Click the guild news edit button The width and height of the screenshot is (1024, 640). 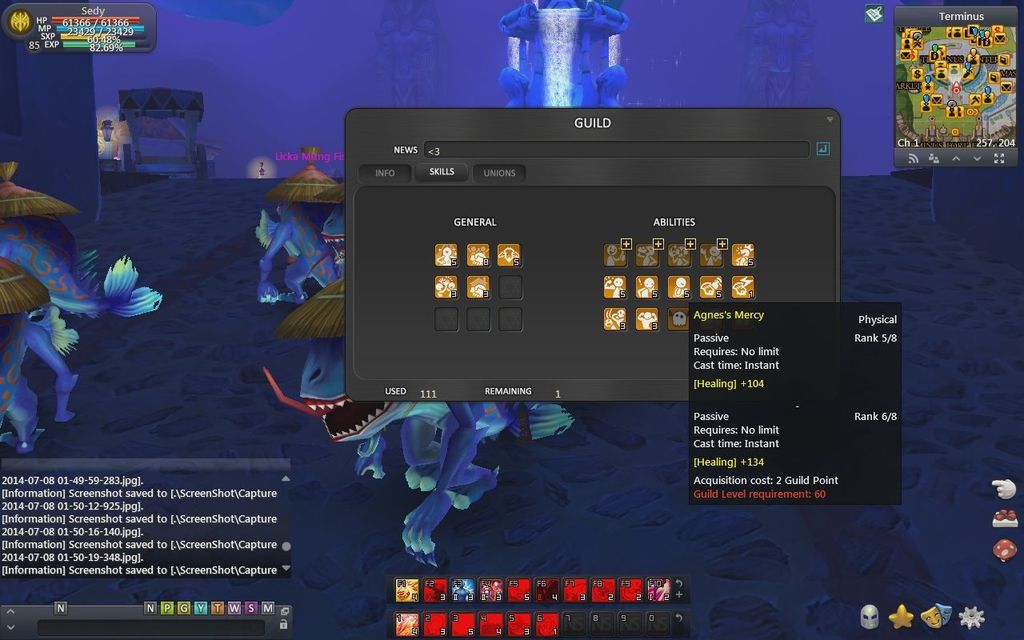[x=823, y=149]
